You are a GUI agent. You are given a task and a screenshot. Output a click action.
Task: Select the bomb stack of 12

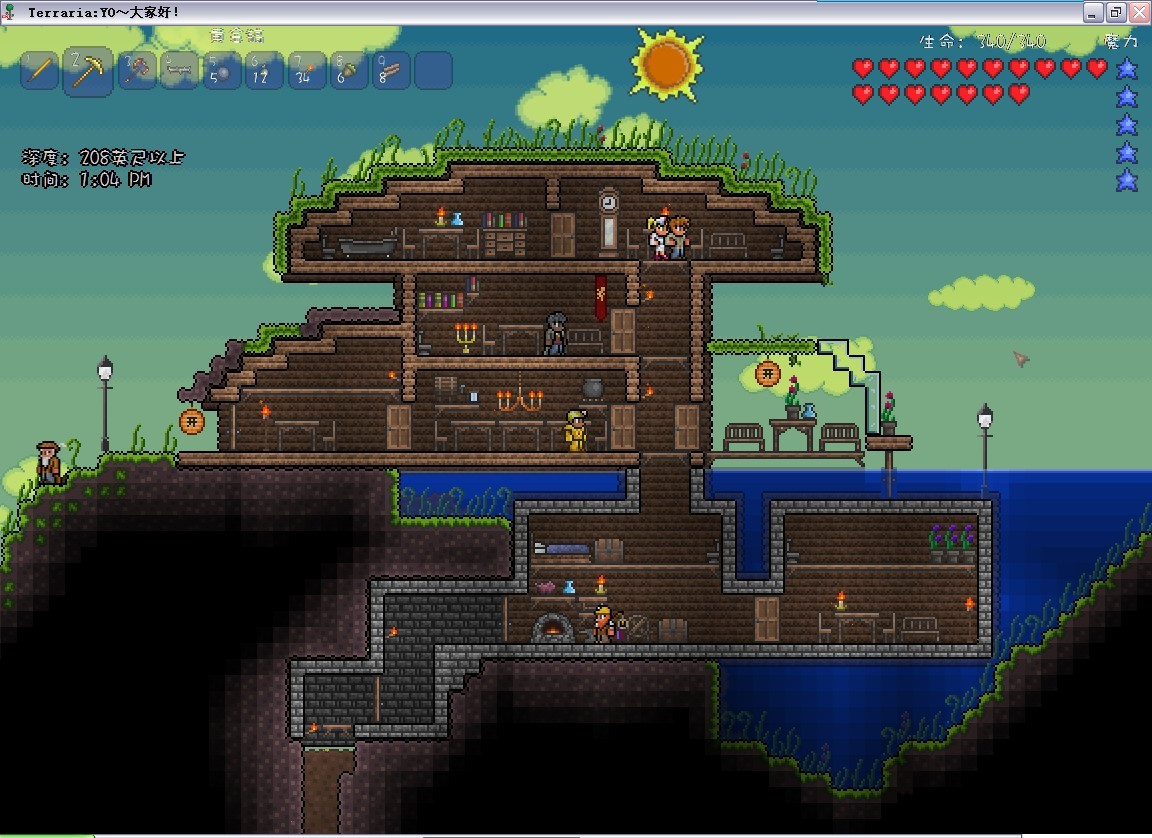(x=264, y=70)
